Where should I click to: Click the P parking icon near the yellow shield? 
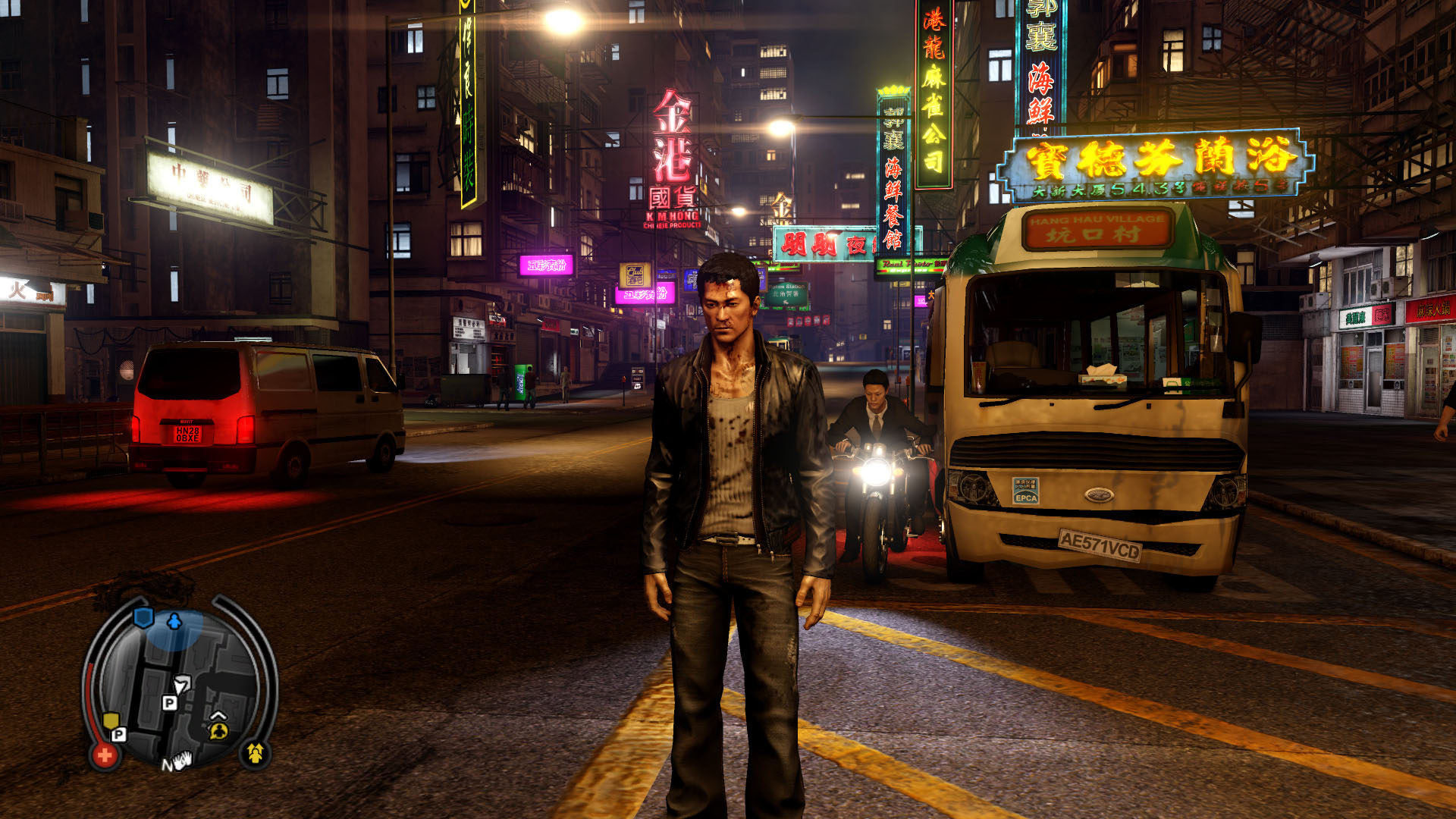118,736
